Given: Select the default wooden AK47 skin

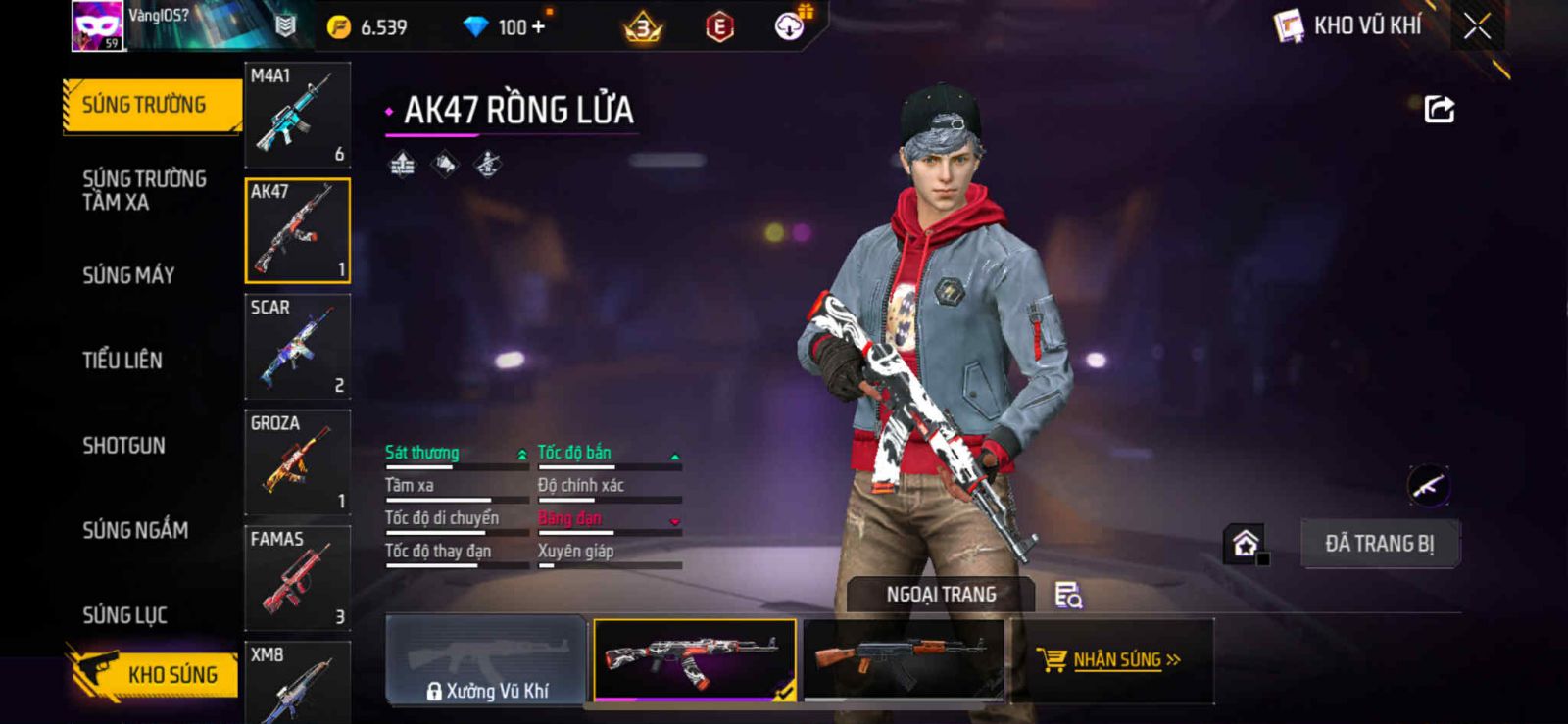Looking at the screenshot, I should [903, 659].
